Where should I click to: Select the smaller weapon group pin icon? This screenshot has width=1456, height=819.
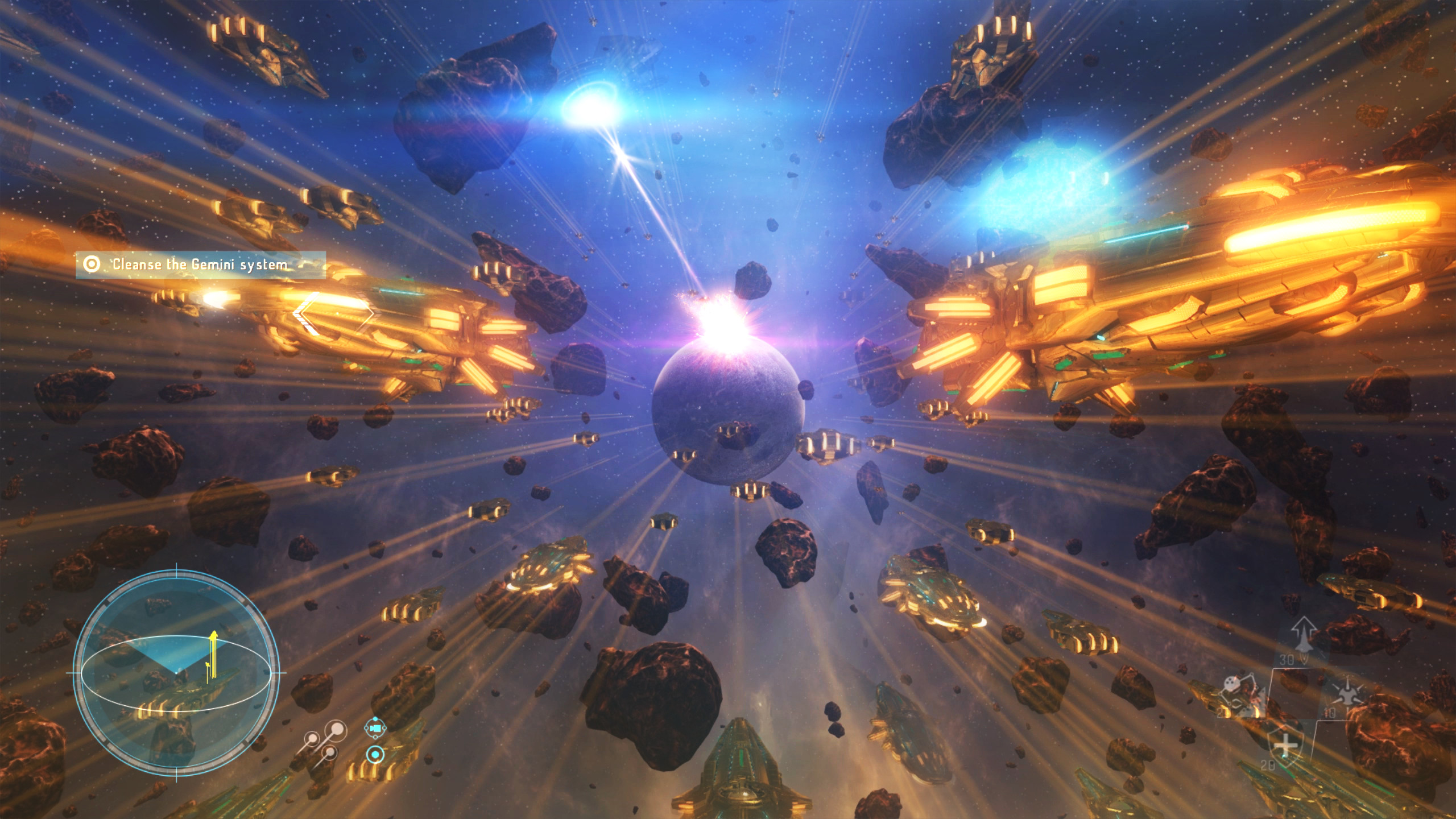point(313,738)
